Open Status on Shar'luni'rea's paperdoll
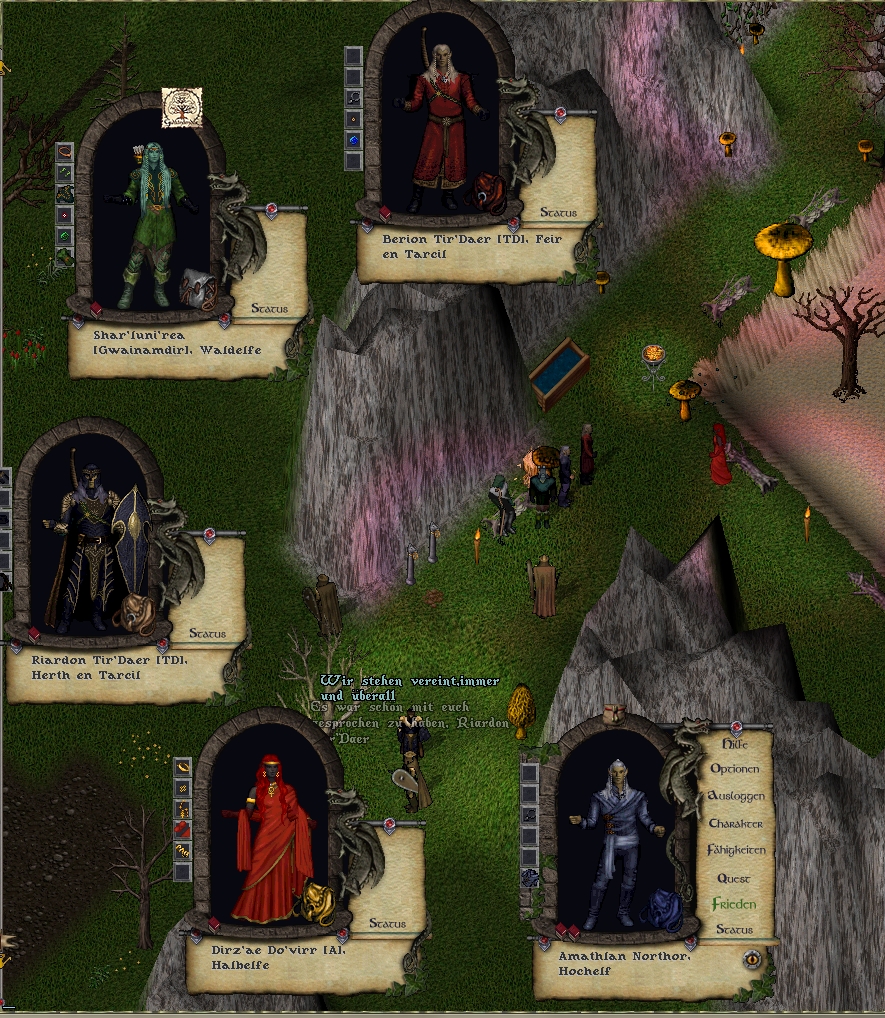The width and height of the screenshot is (885, 1018). pyautogui.click(x=269, y=309)
